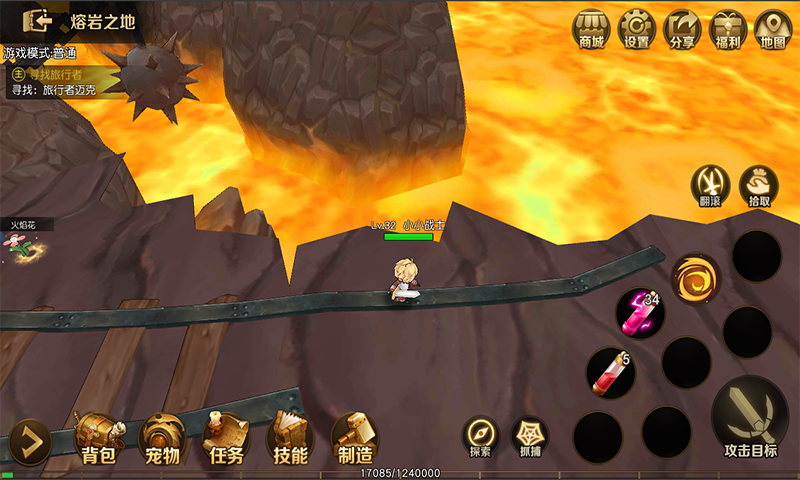Viewport: 800px width, 480px height.
Task: Activate the 翻滚 dodge roll
Action: tap(711, 185)
